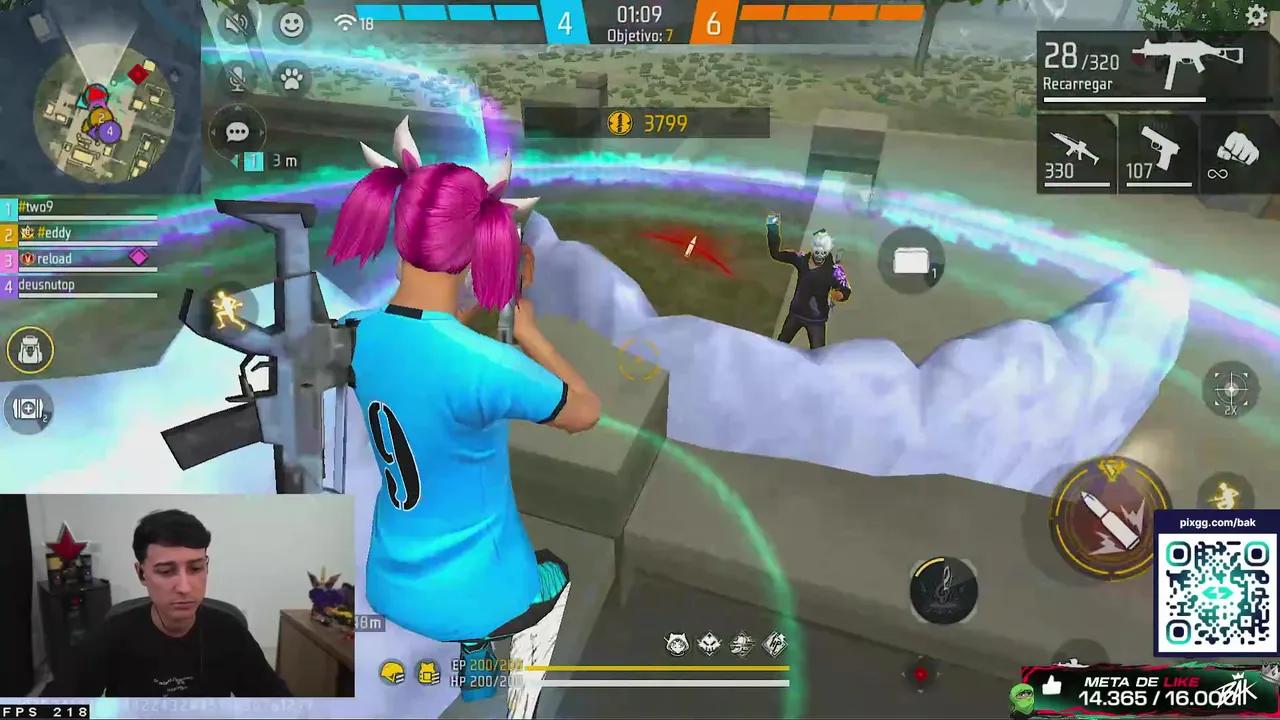Tap the pet paw icon
This screenshot has width=1280, height=720.
pos(291,82)
